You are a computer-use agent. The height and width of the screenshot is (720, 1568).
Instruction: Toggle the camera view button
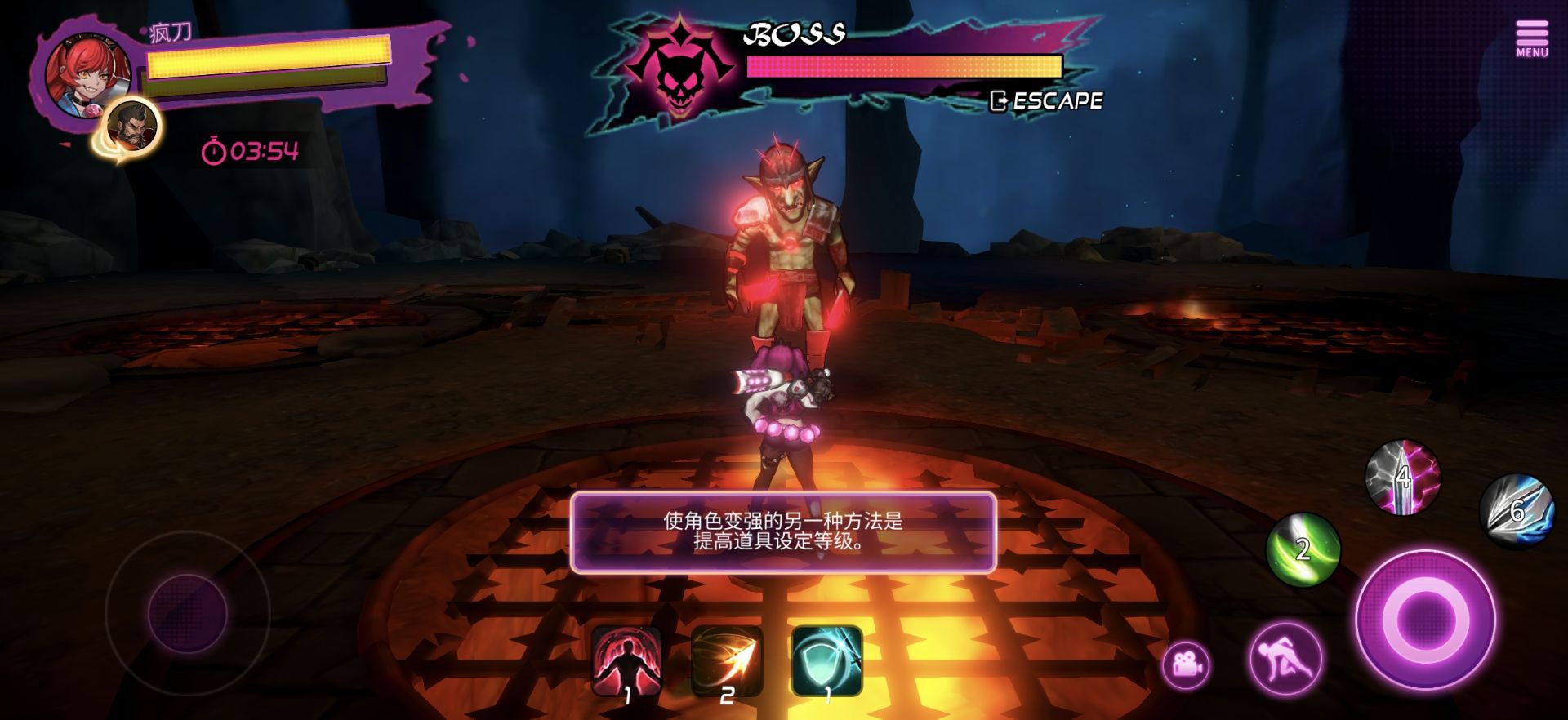point(1187,665)
